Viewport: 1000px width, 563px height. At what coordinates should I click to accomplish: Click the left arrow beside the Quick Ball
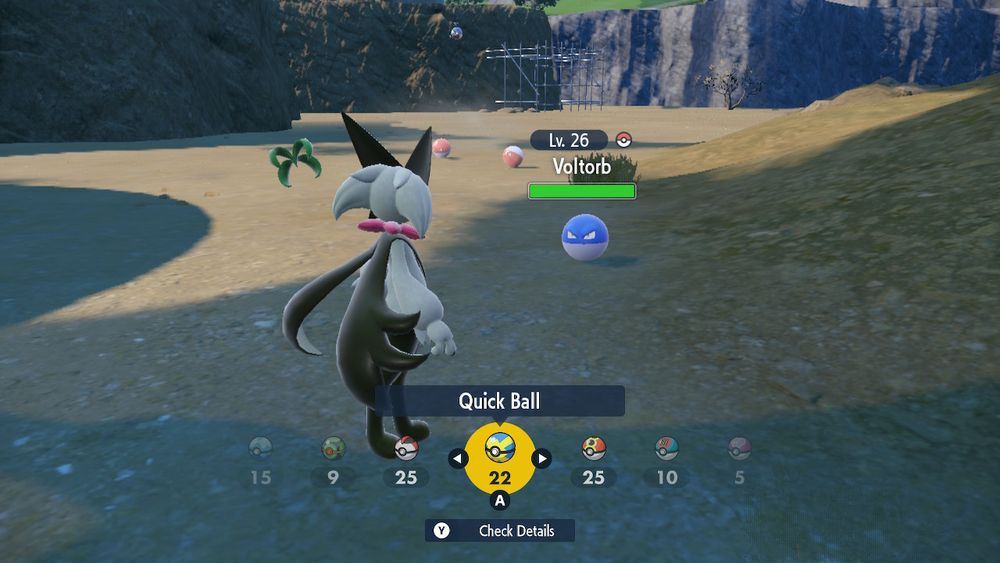(x=458, y=459)
